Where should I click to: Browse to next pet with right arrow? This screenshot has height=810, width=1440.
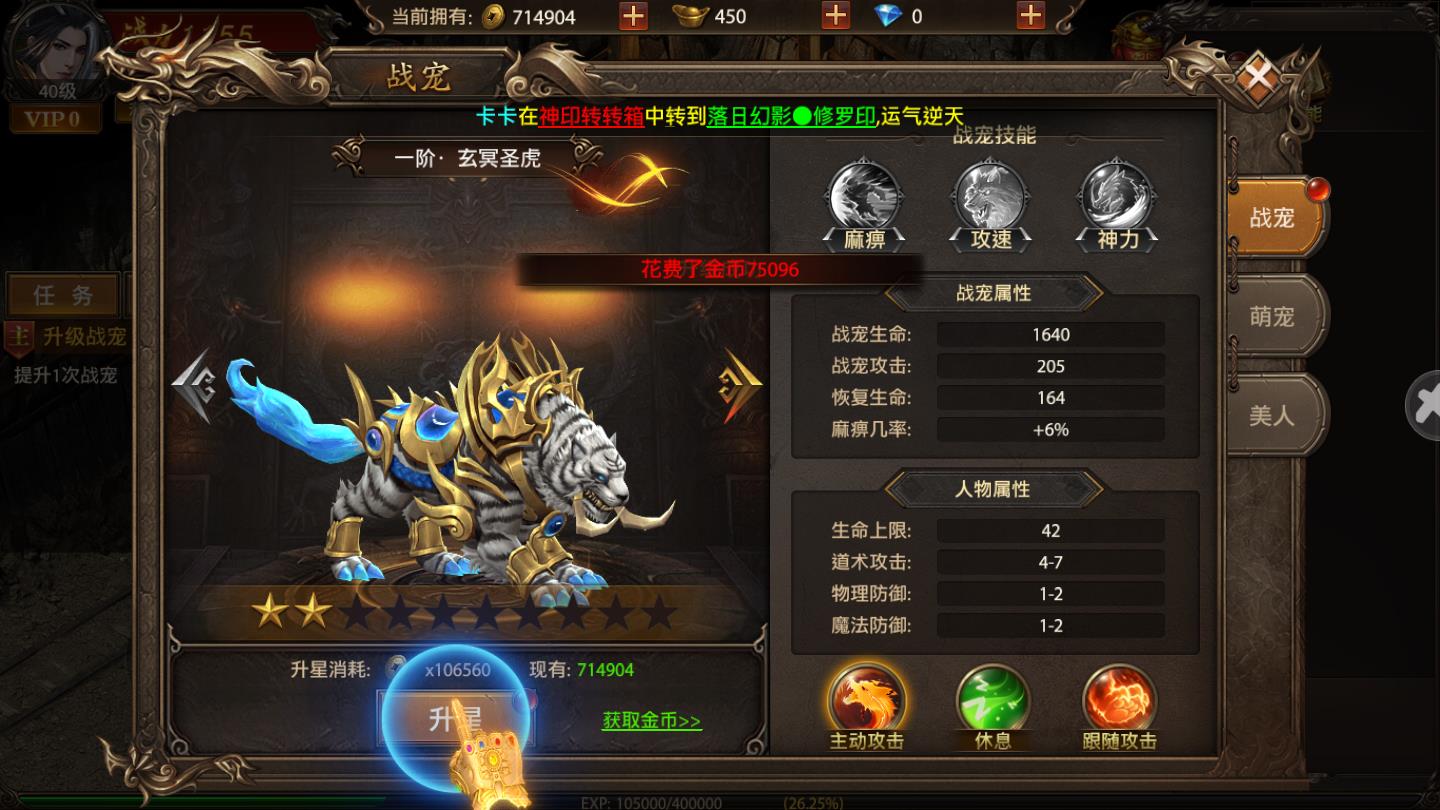coord(740,380)
